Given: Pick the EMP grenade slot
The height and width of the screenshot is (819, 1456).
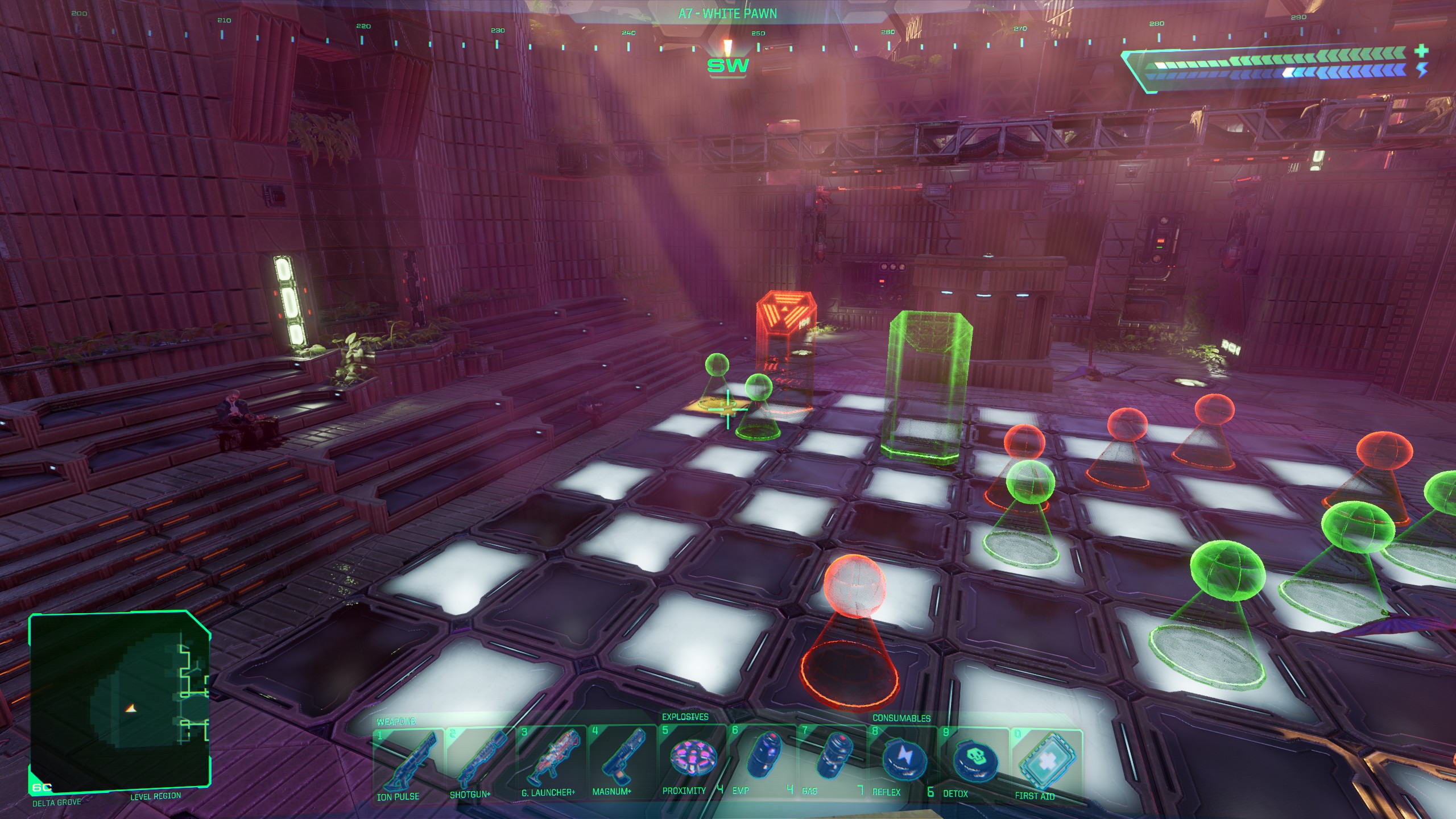Looking at the screenshot, I should point(761,758).
